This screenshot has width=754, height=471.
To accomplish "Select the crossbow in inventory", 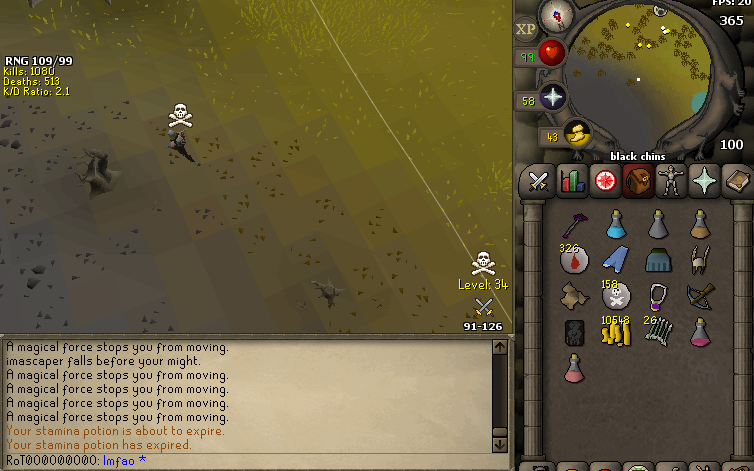I will point(700,296).
